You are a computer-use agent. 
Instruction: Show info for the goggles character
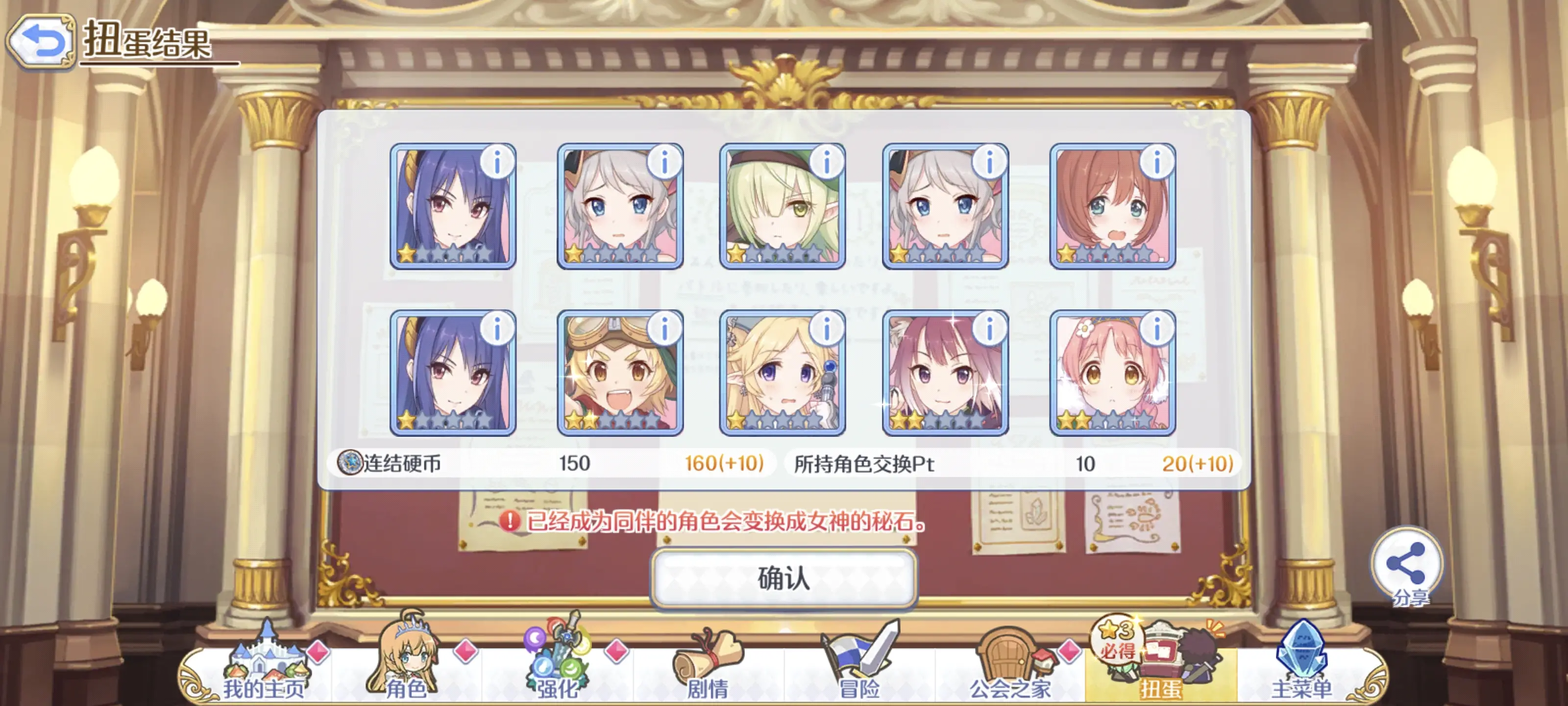pos(664,329)
